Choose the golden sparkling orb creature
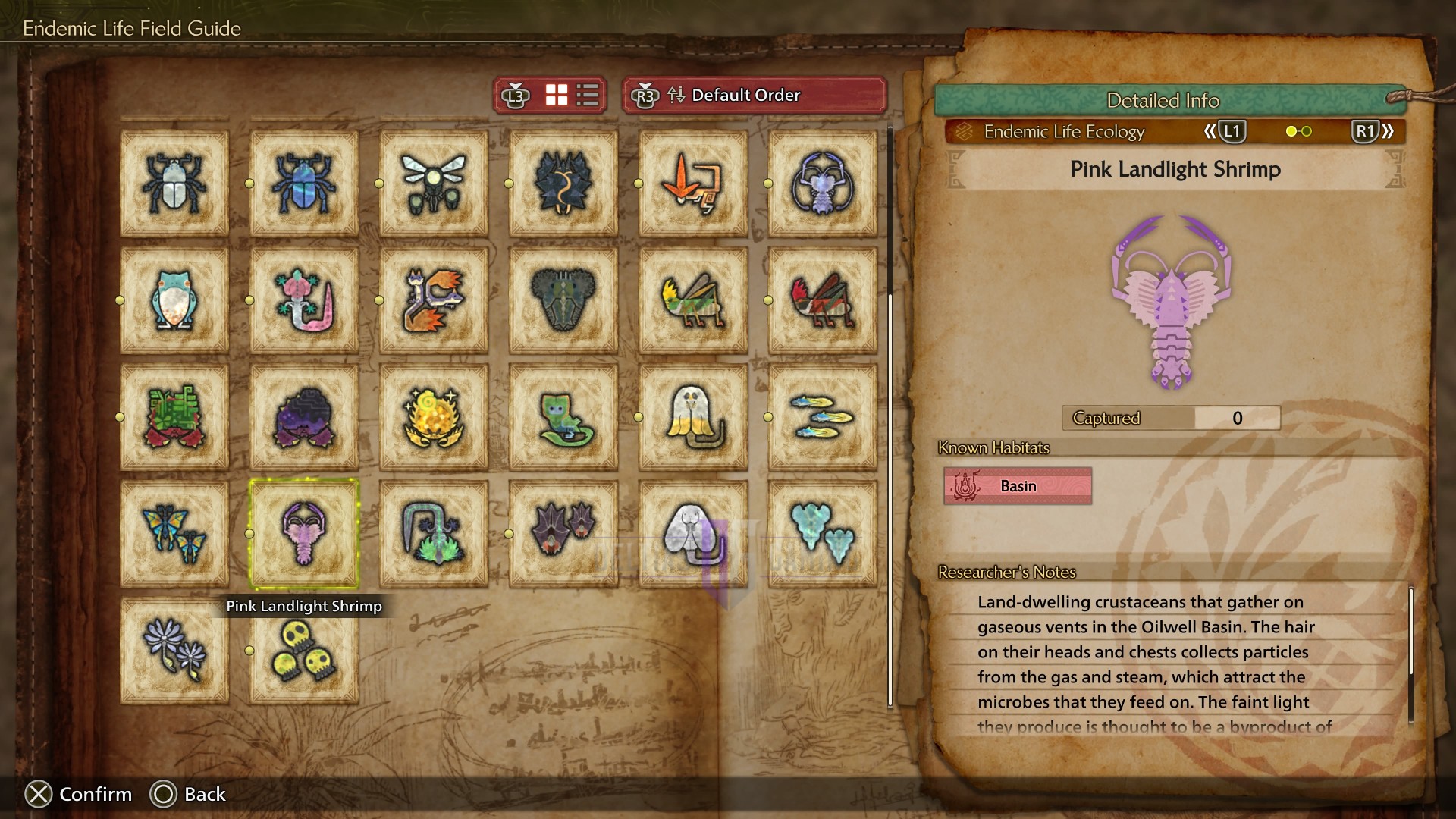The image size is (1456, 819). pos(434,416)
